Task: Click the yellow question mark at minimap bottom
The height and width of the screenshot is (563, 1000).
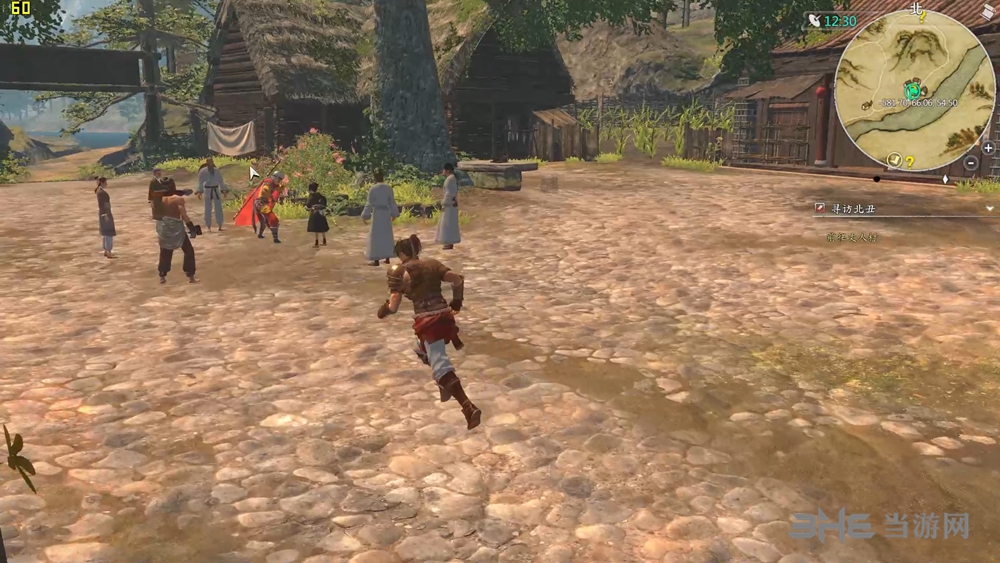Action: pyautogui.click(x=910, y=162)
